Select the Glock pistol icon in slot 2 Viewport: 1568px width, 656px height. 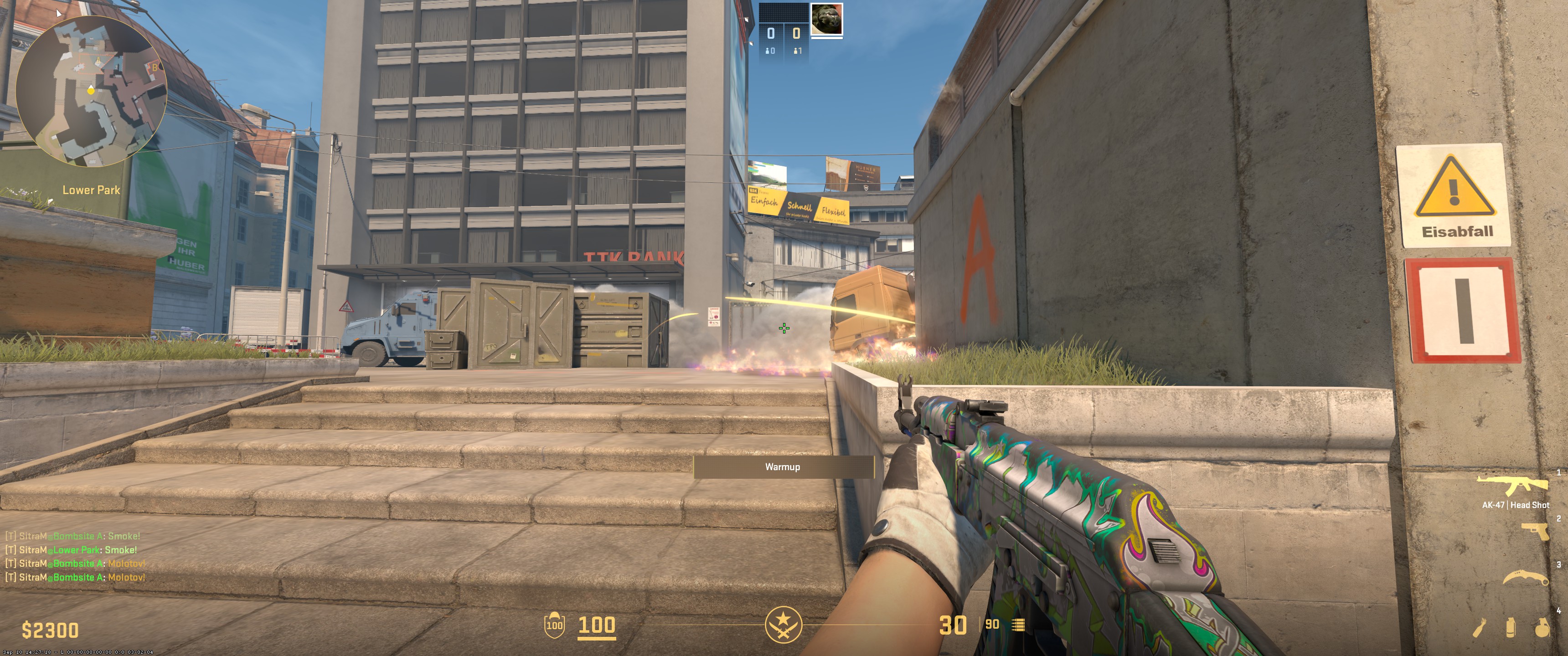pyautogui.click(x=1535, y=531)
